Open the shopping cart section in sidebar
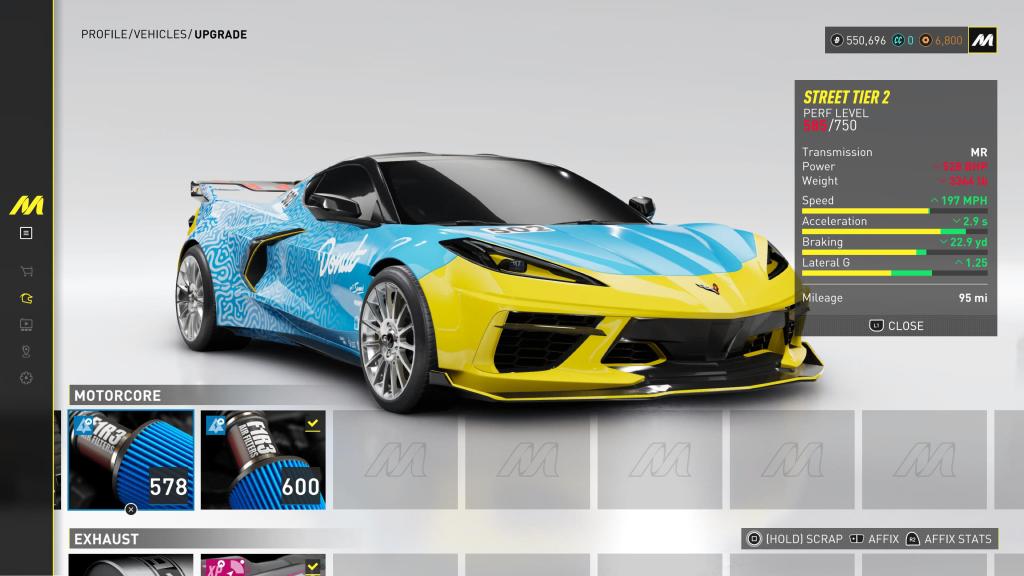The height and width of the screenshot is (576, 1024). click(x=26, y=271)
